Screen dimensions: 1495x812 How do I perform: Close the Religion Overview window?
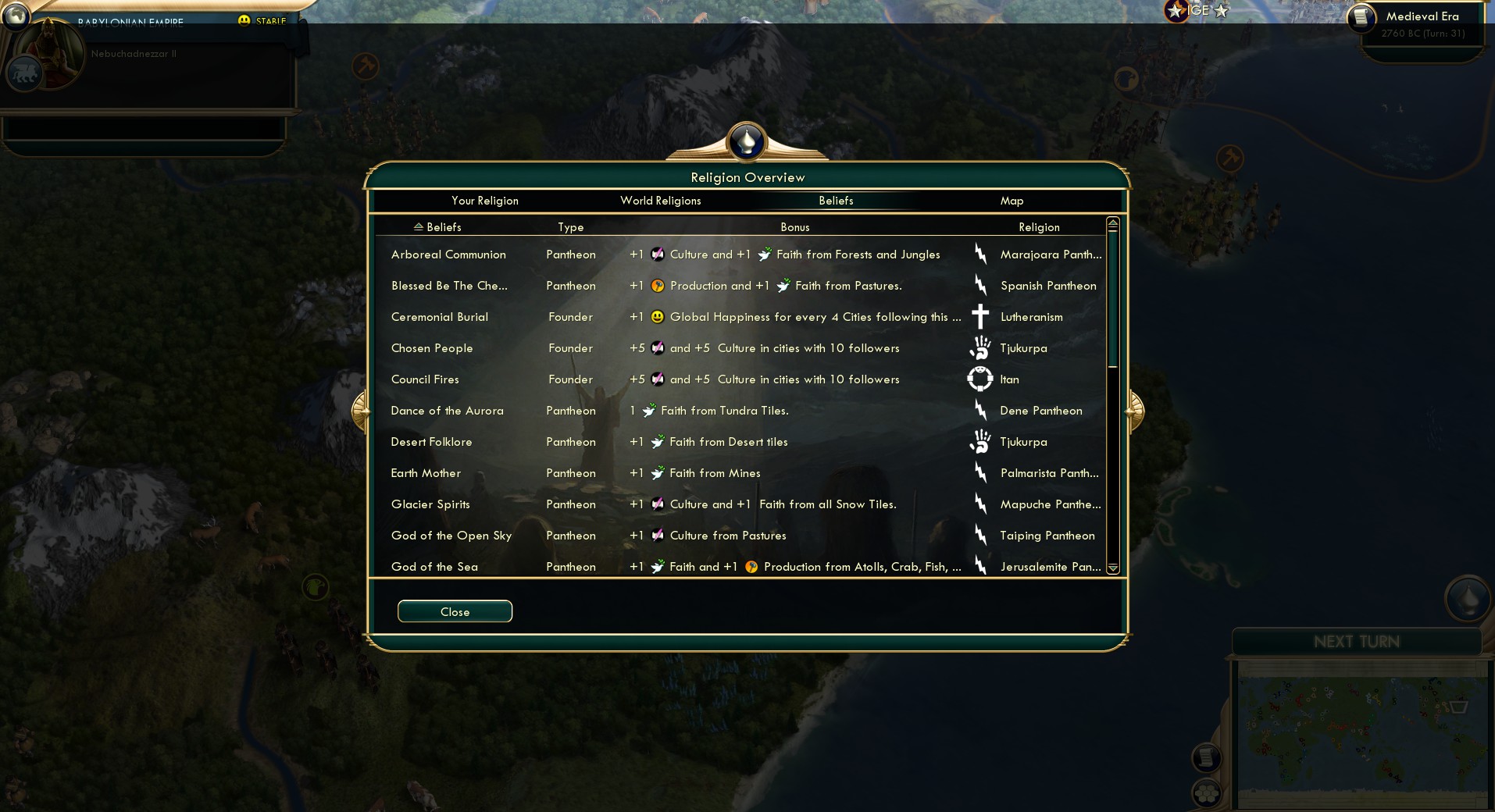pyautogui.click(x=455, y=611)
